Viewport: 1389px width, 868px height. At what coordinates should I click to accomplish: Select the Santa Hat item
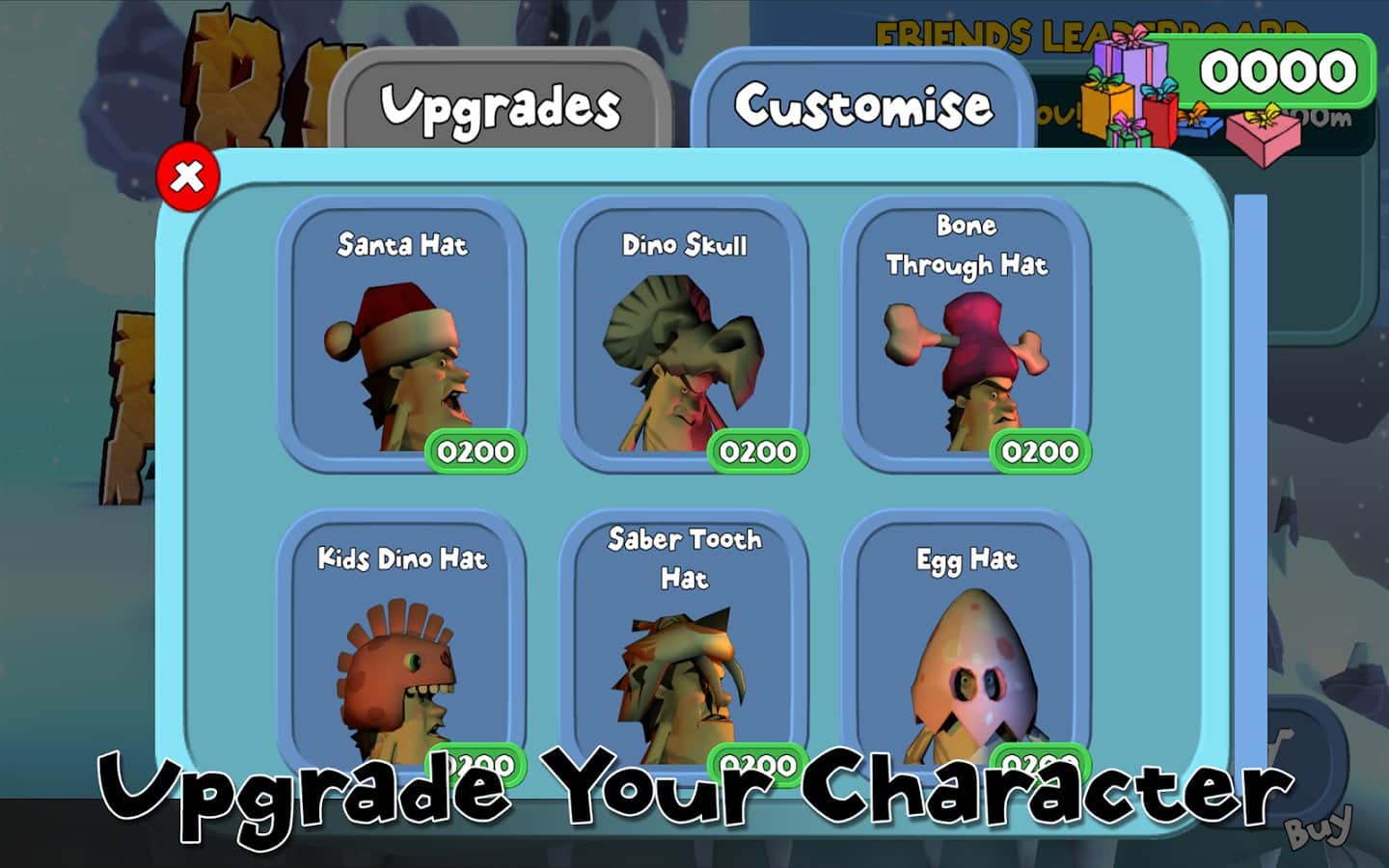[401, 338]
